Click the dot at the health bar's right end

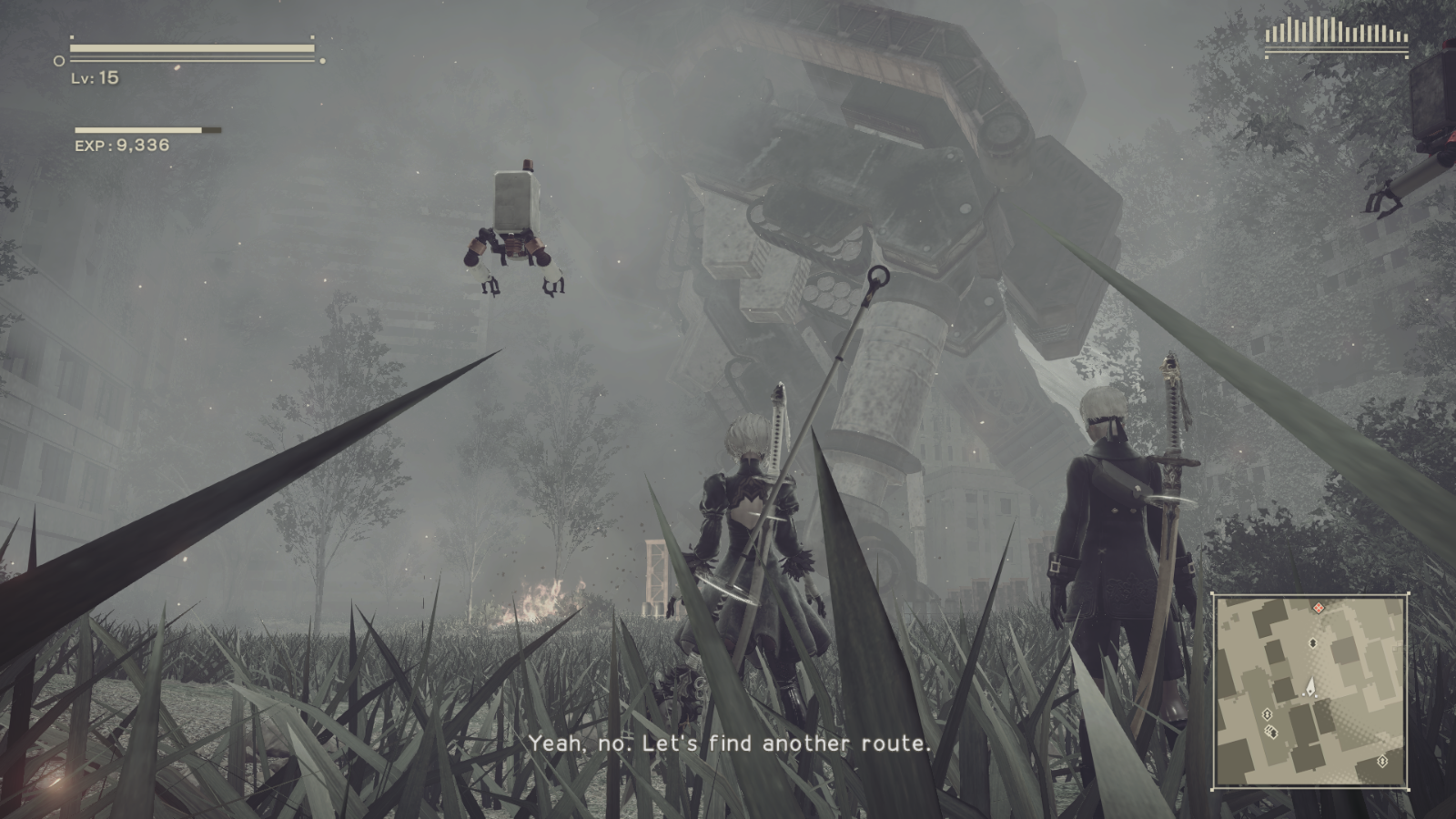coord(322,61)
